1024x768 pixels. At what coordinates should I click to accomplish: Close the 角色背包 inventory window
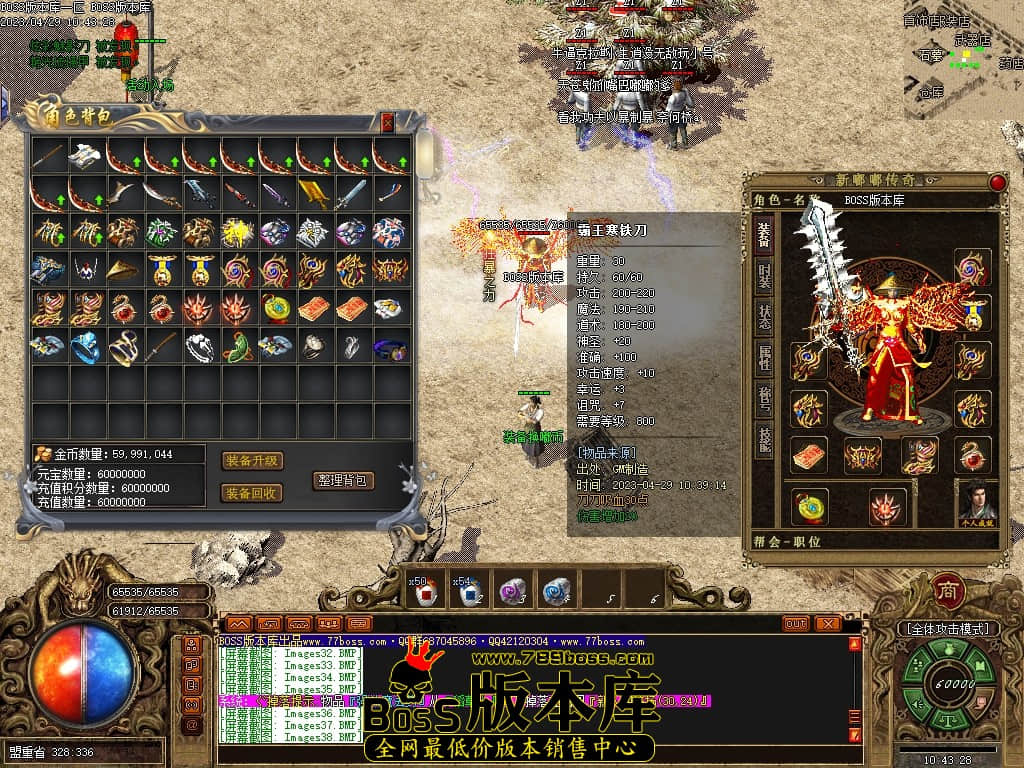click(x=387, y=122)
